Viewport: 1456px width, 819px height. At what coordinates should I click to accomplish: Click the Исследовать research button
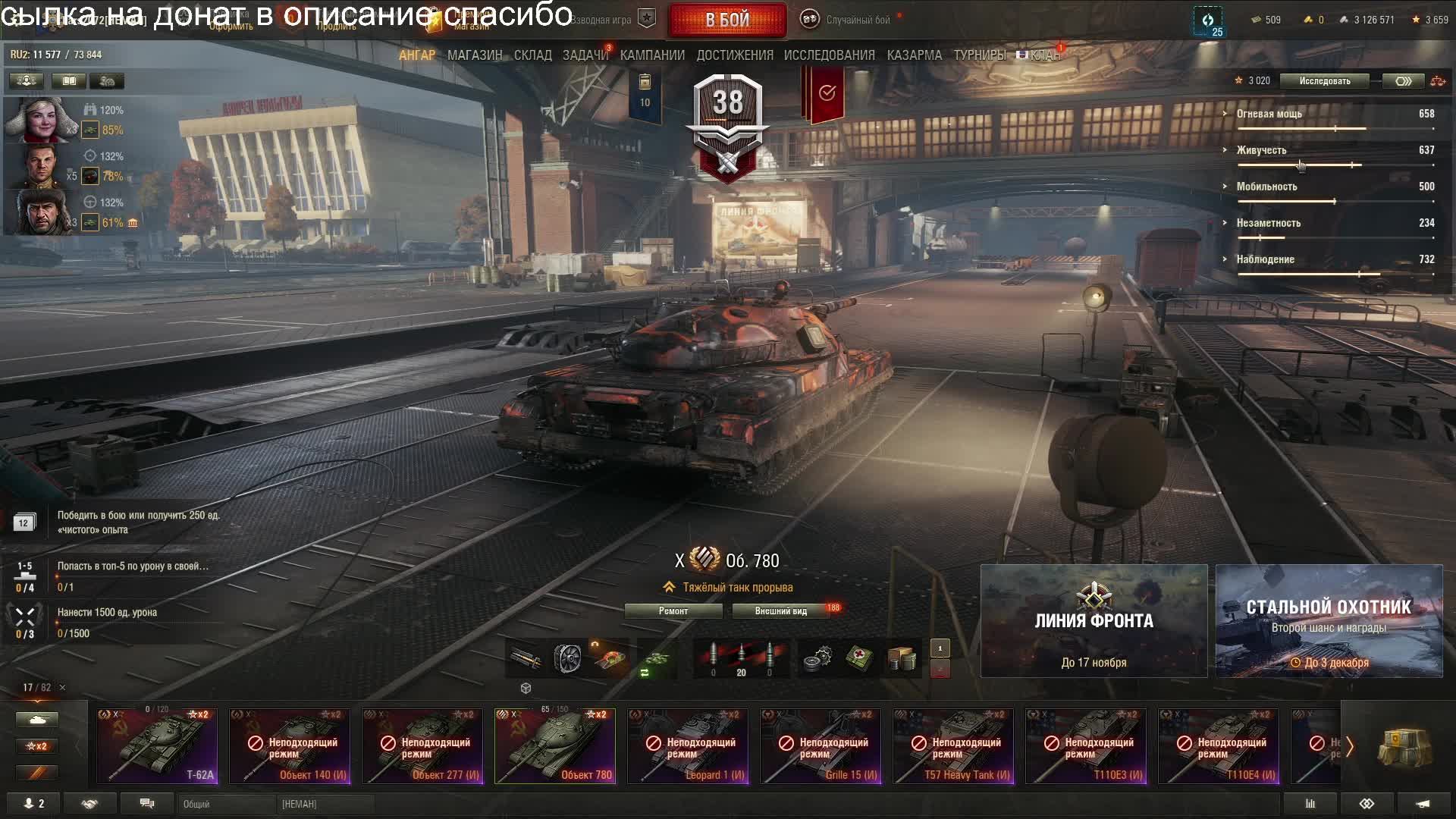[1324, 81]
